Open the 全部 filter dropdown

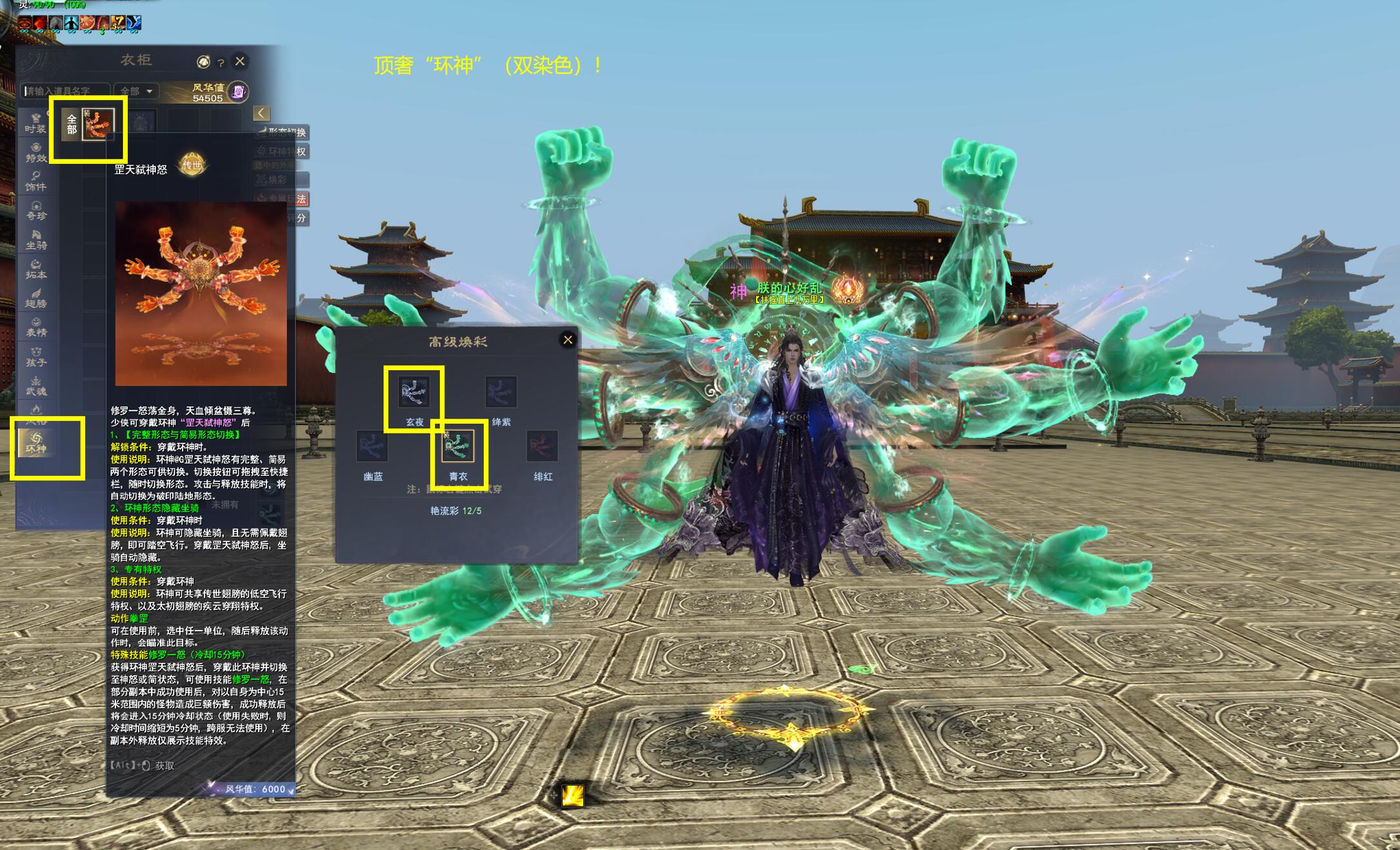[x=136, y=92]
